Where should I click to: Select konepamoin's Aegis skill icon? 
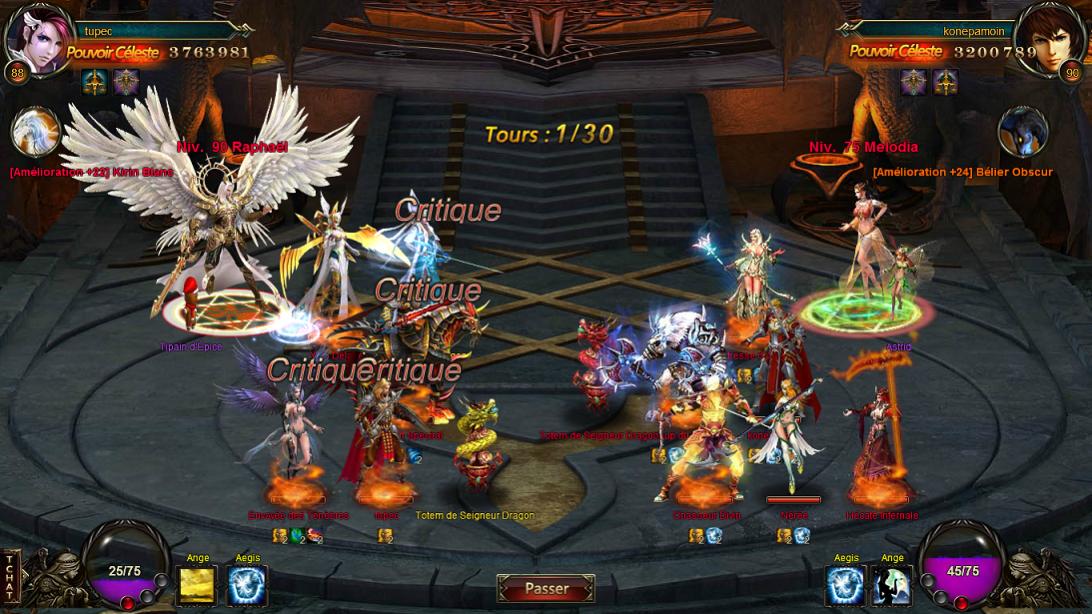click(845, 586)
